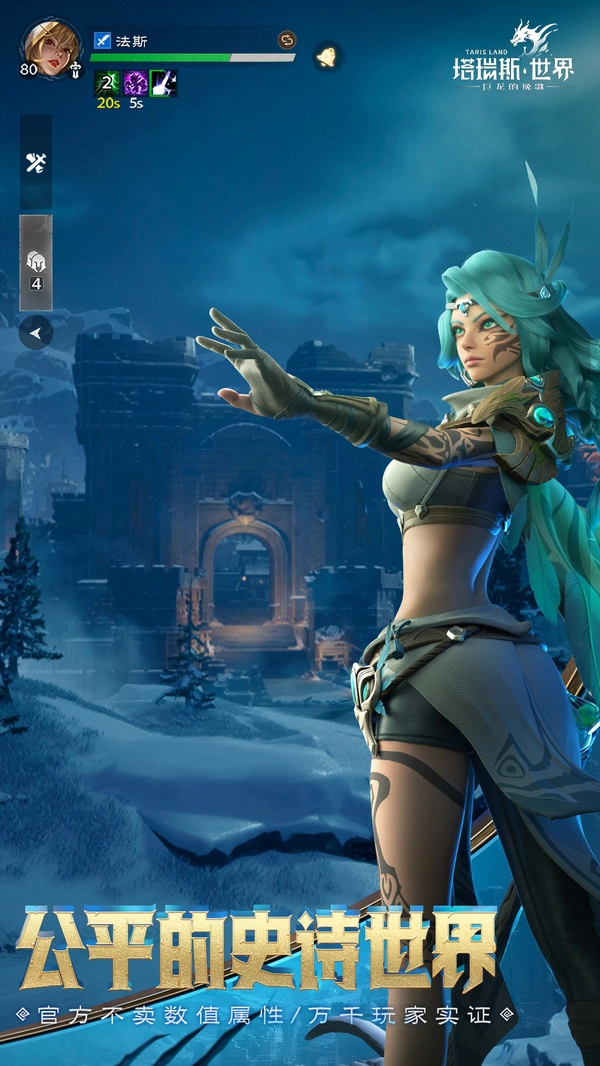Click the blue sword class icon
The height and width of the screenshot is (1066, 600).
click(x=102, y=41)
